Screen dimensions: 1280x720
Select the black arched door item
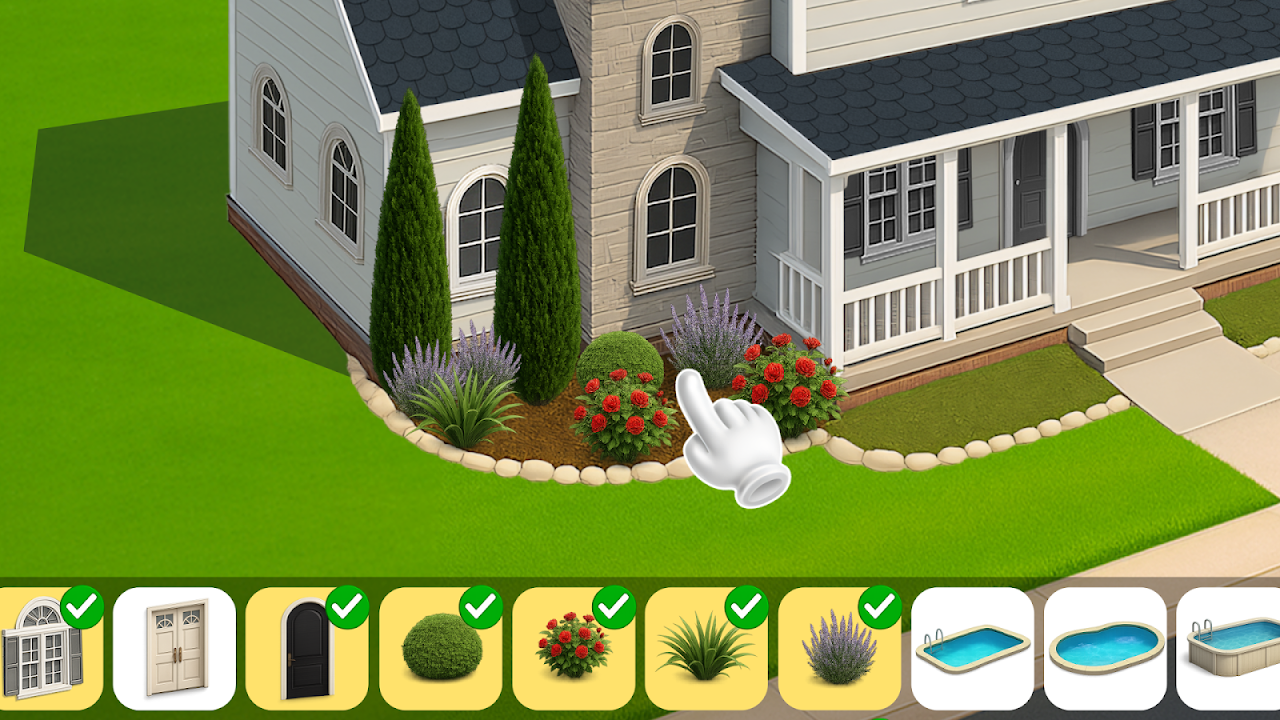pyautogui.click(x=307, y=648)
